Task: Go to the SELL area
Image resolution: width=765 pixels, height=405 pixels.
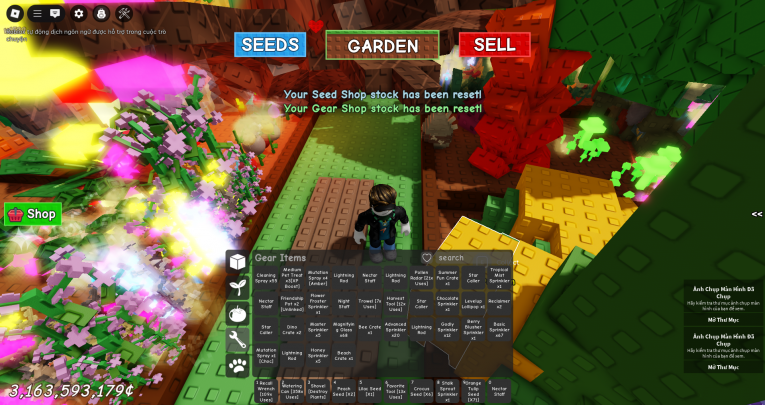Action: 494,45
